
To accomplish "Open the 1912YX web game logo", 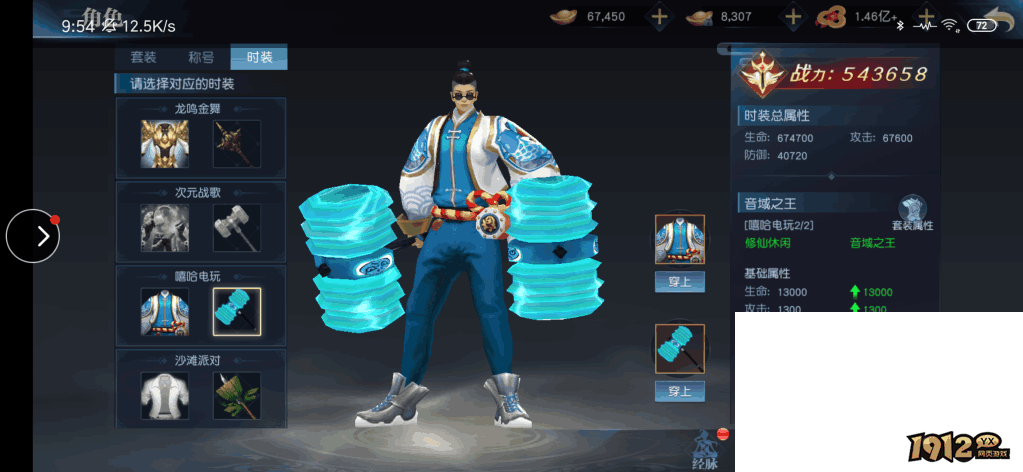I will [x=957, y=446].
